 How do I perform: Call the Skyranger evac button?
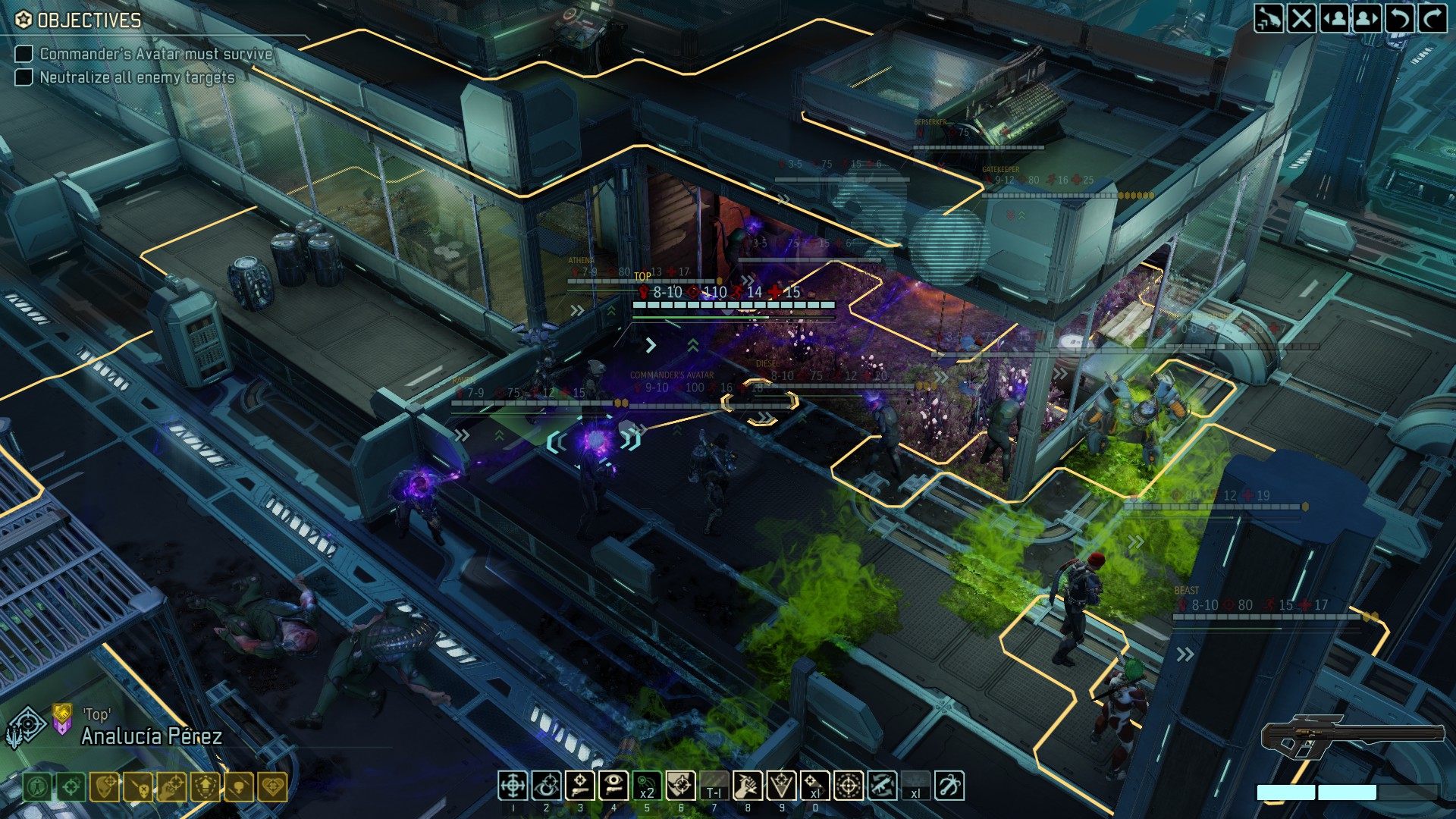click(1268, 18)
